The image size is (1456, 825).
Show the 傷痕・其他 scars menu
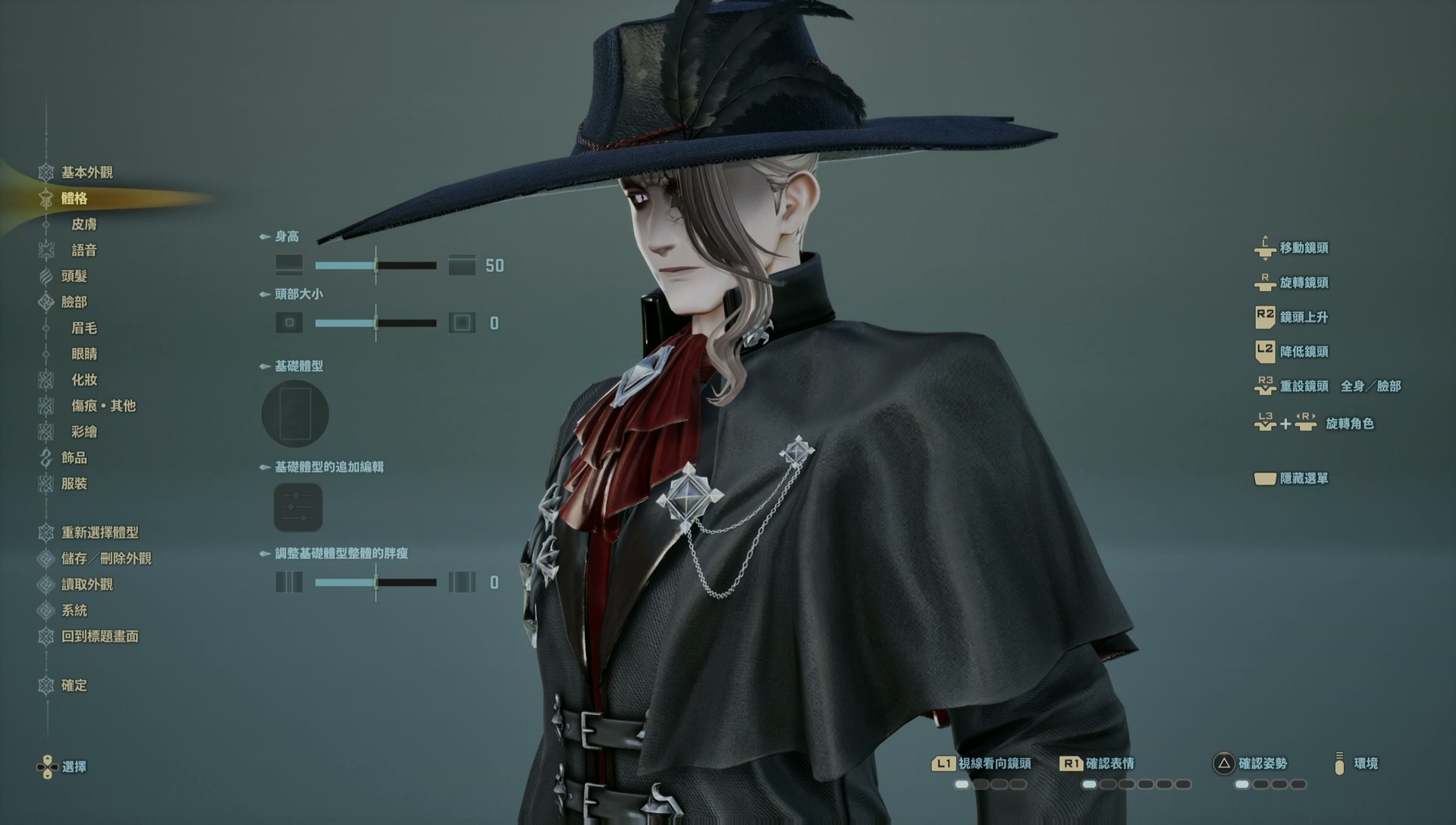103,406
